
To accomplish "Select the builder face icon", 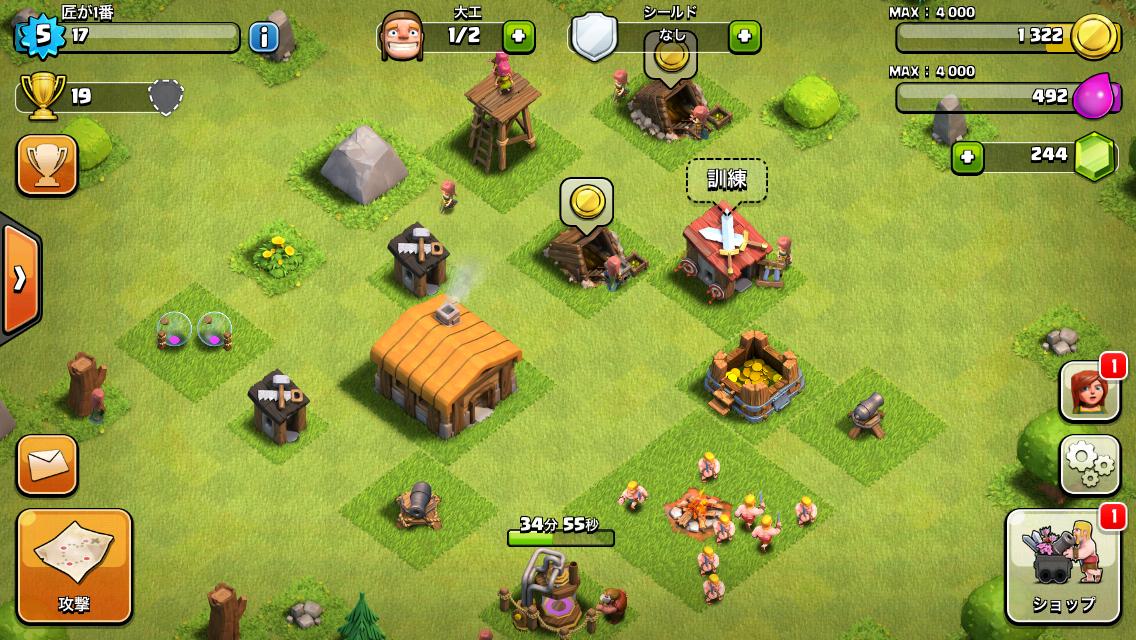I will coord(401,38).
